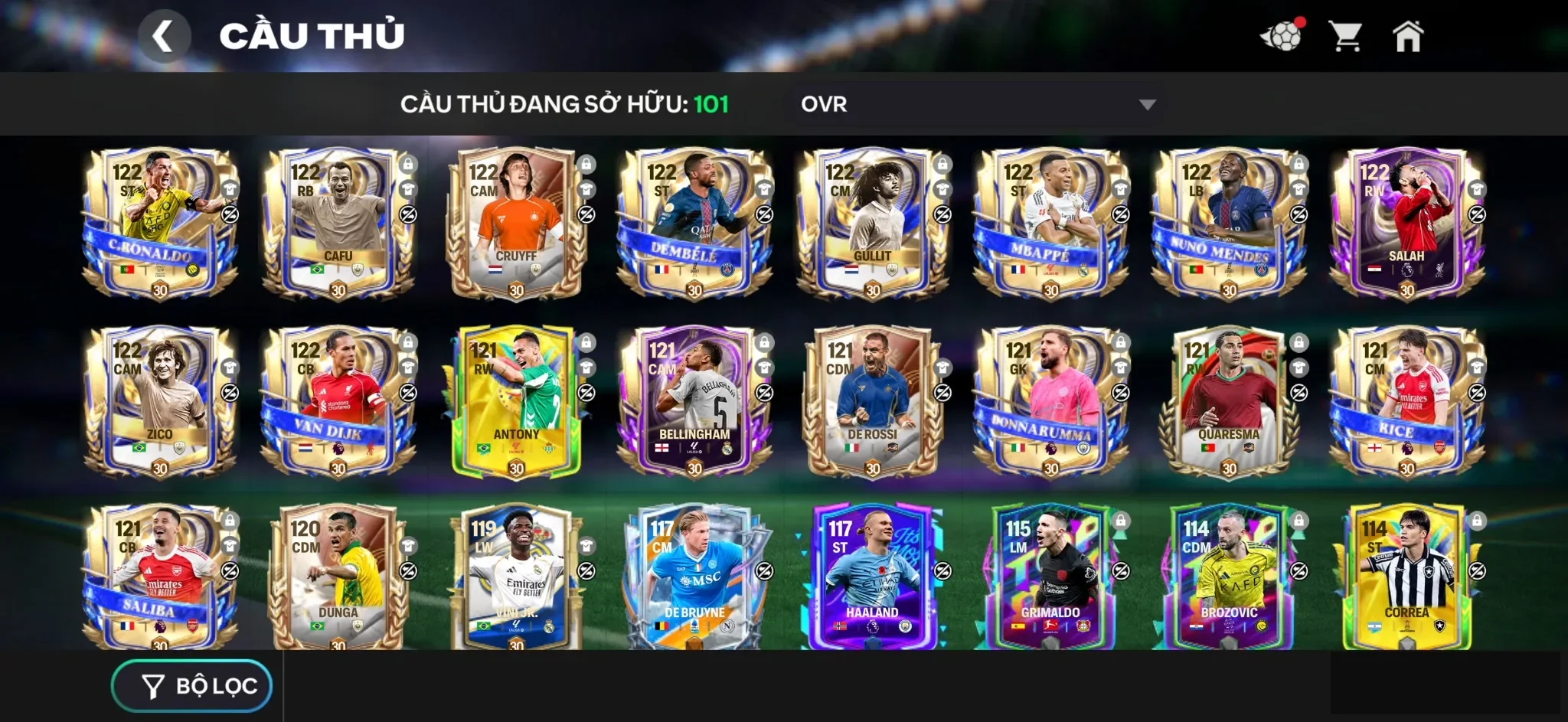Toggle the lock on Cruyff's card
Screen dimensions: 1568x722
click(x=586, y=163)
